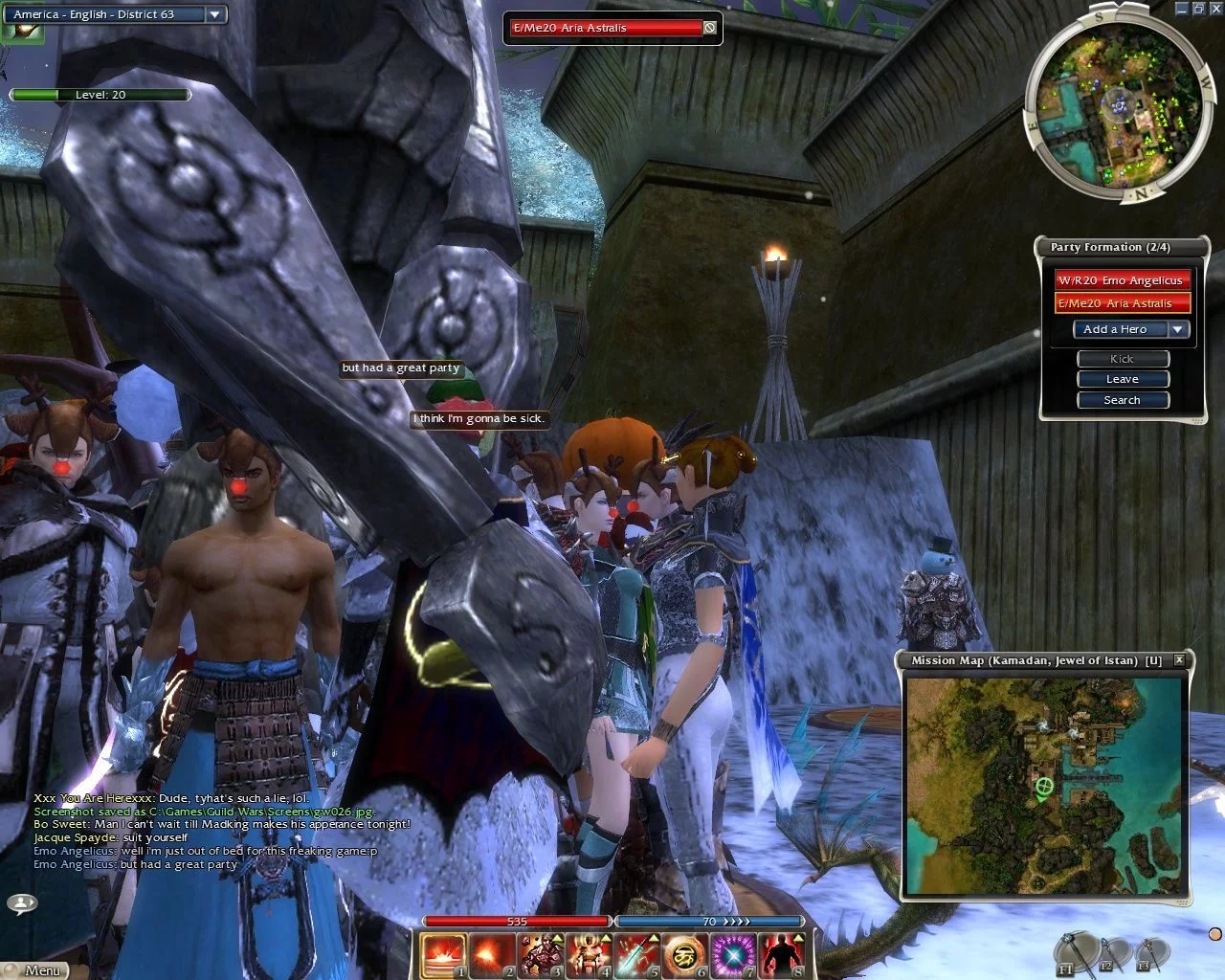Screen dimensions: 1225x980
Task: Open the party Search window
Action: (1123, 400)
